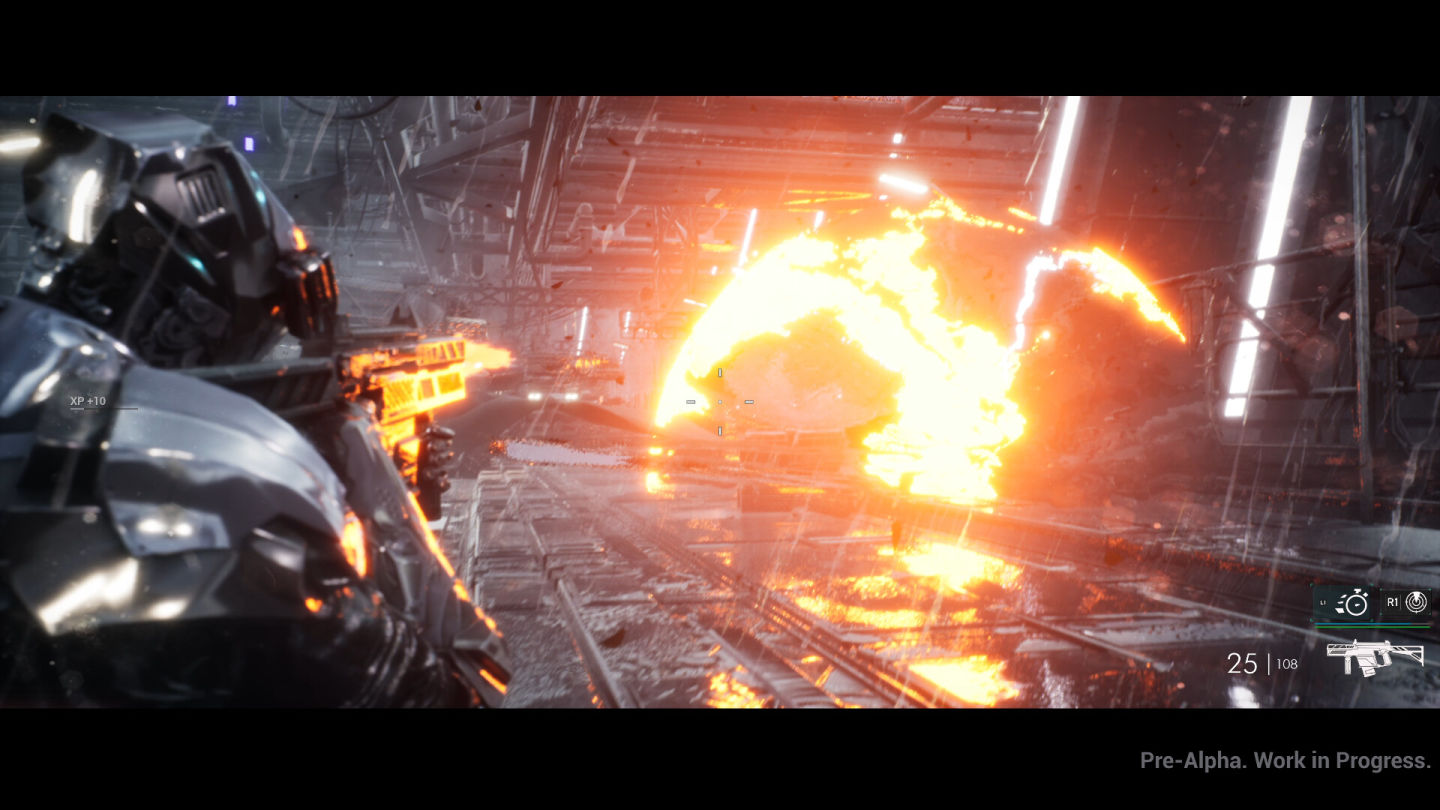Screen dimensions: 1440x810
Task: Click the lower crosshair tick marker
Action: [x=720, y=431]
